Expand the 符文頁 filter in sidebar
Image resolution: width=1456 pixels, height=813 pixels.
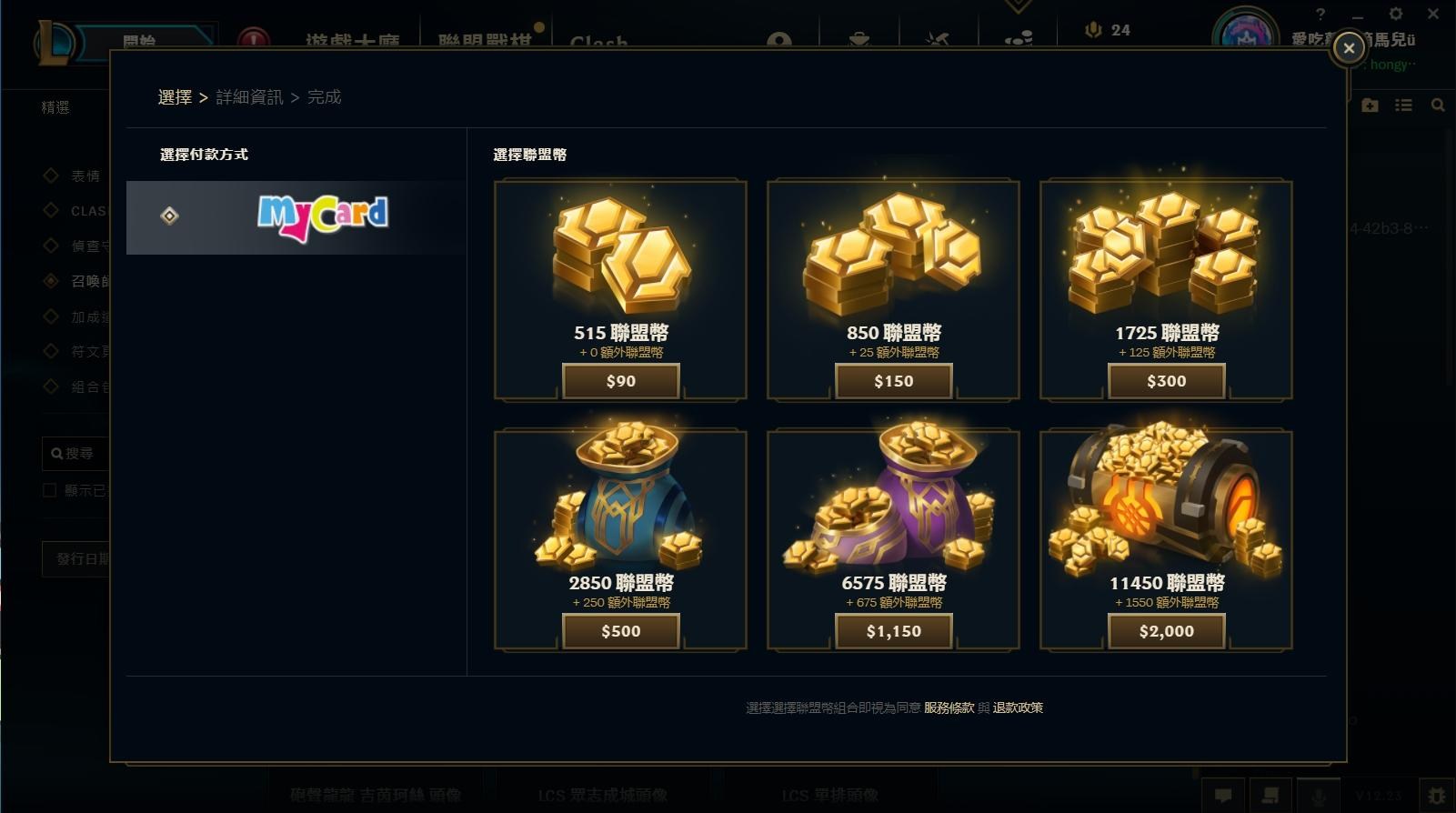[x=52, y=351]
